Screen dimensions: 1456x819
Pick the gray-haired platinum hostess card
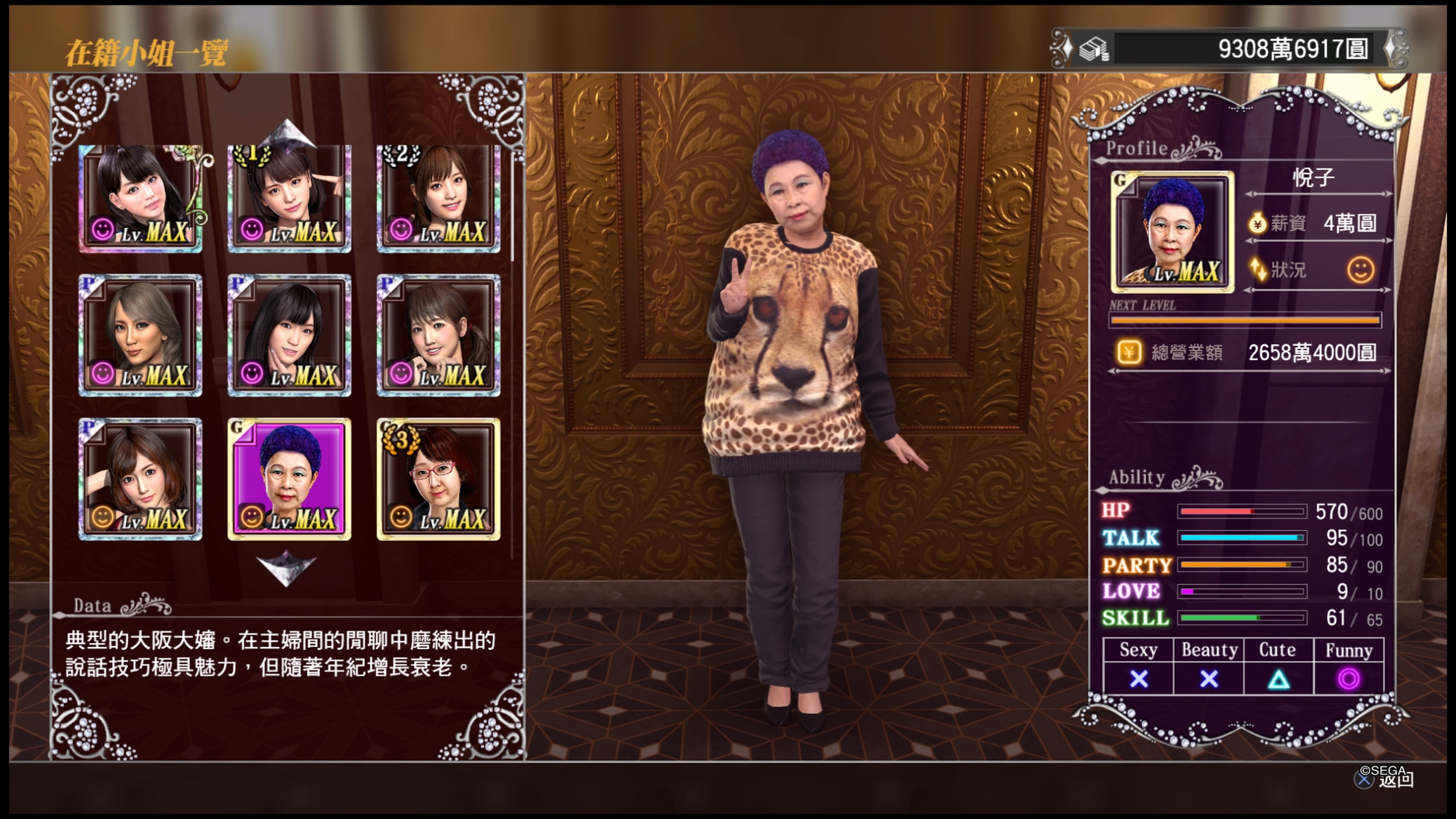(140, 335)
